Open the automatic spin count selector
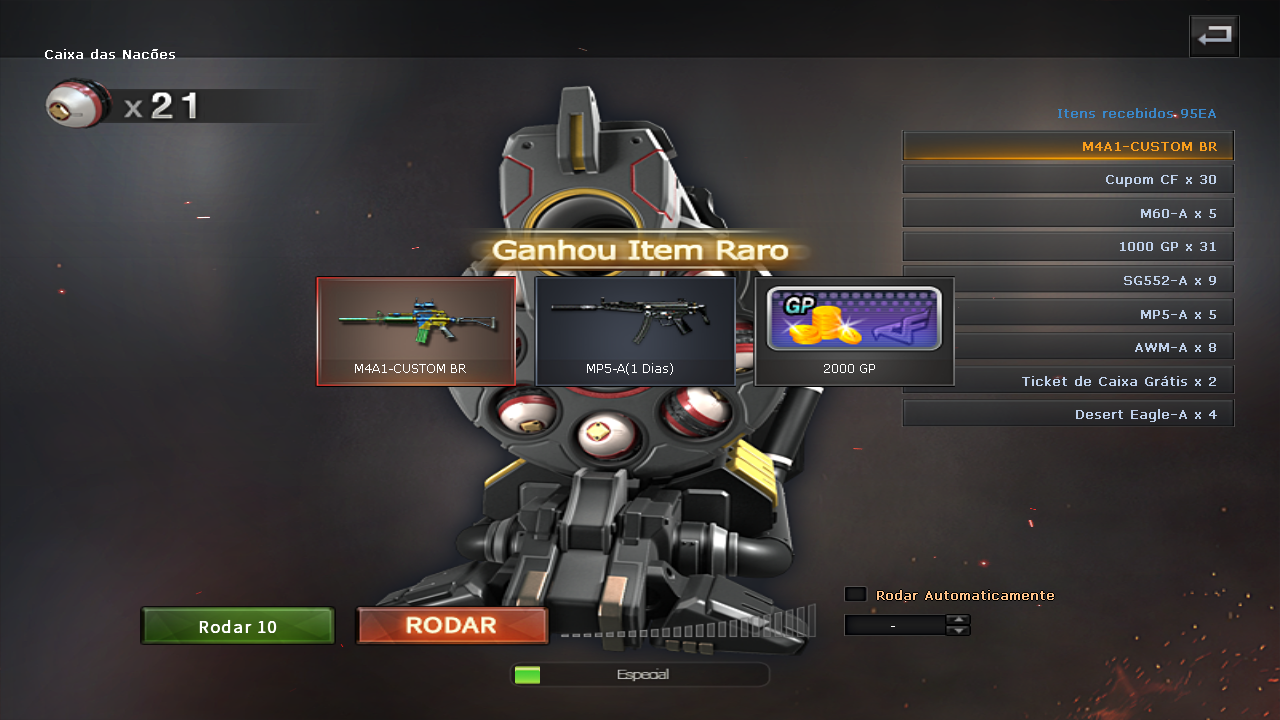Viewport: 1280px width, 720px height. pyautogui.click(x=895, y=625)
